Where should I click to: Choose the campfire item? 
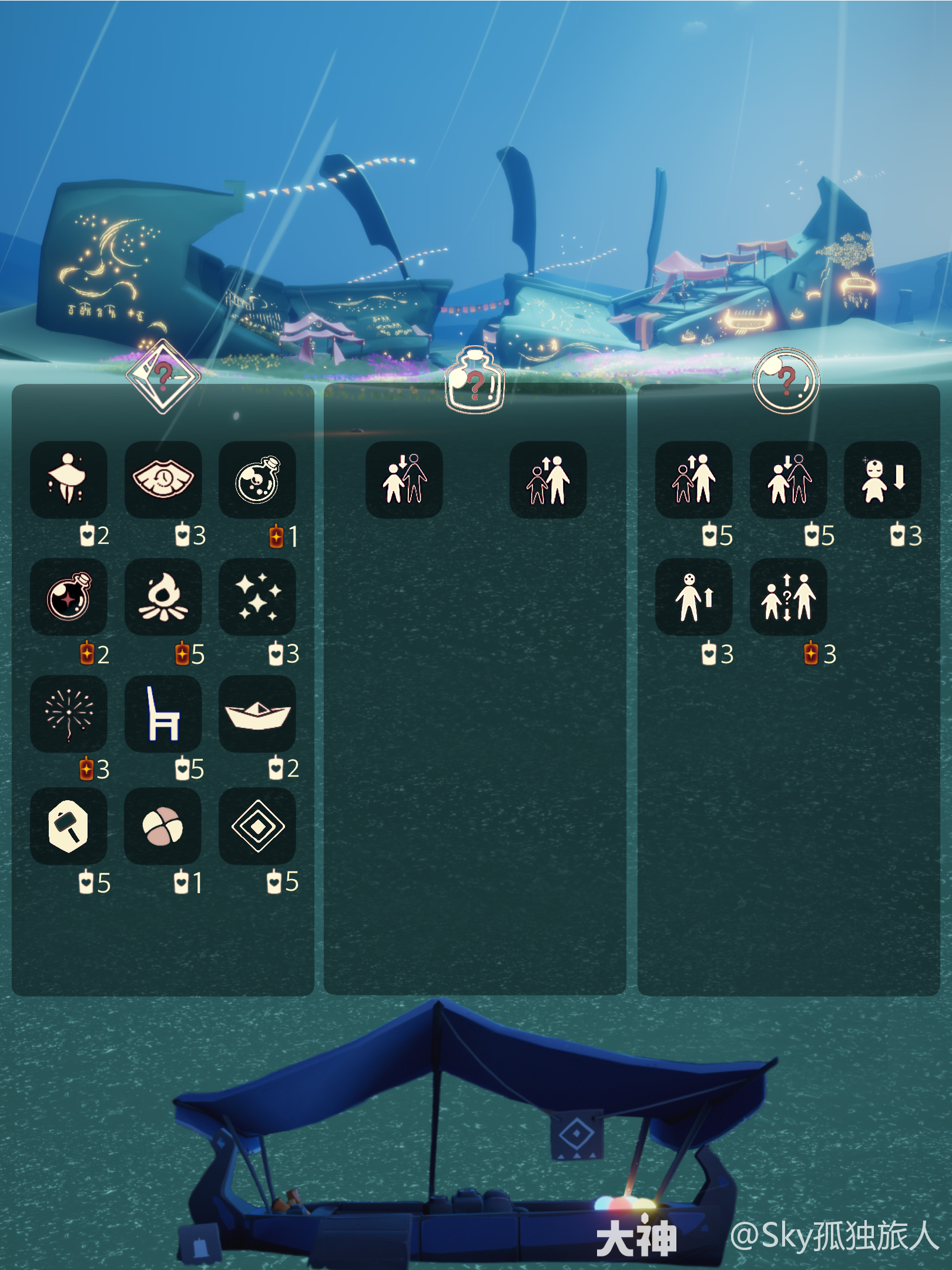click(x=163, y=596)
